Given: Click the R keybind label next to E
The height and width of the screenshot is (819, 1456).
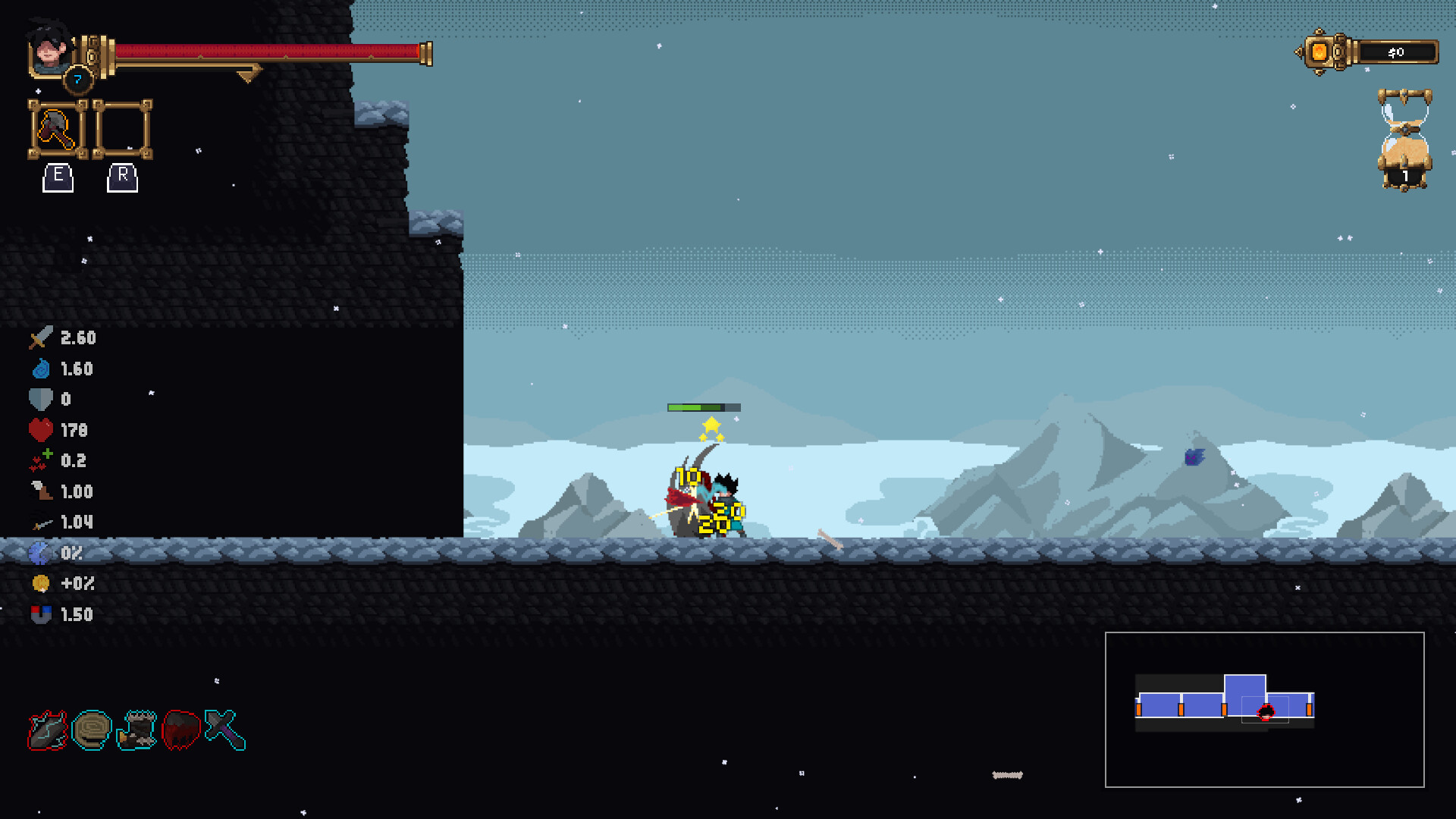Looking at the screenshot, I should click(122, 178).
